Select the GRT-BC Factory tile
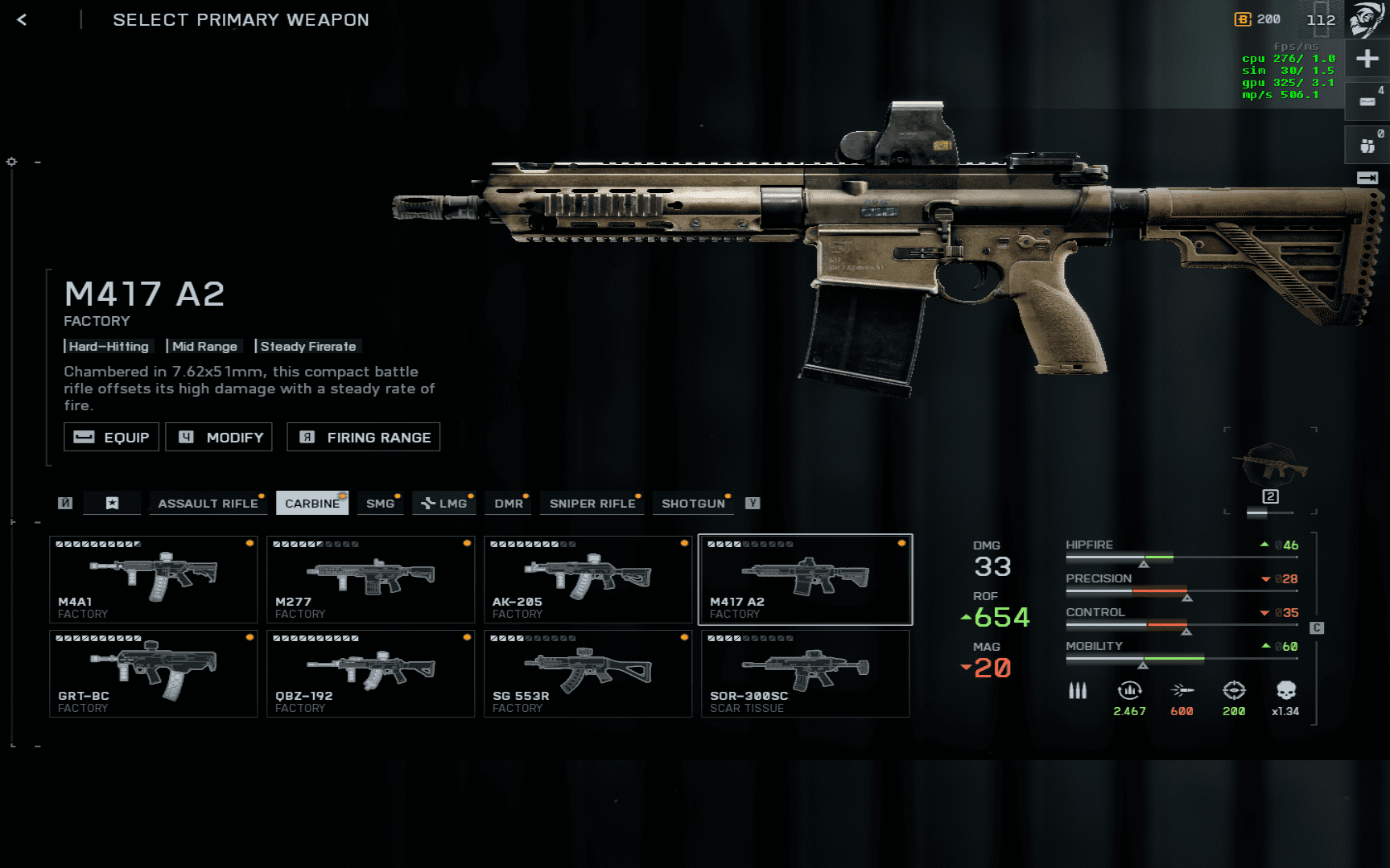Screen dimensions: 1390x868 pyautogui.click(x=154, y=673)
